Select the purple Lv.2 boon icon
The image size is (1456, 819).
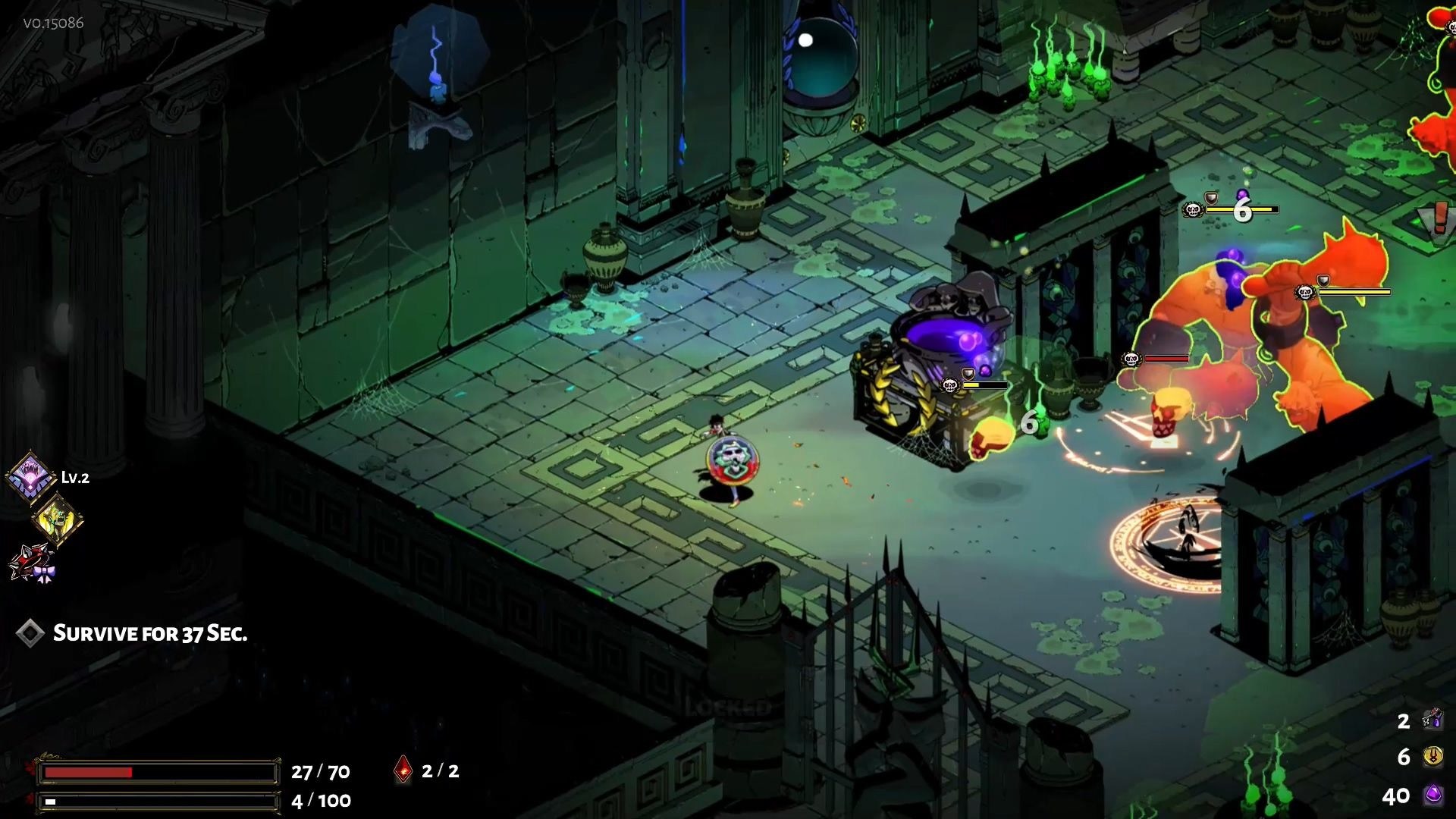pyautogui.click(x=30, y=477)
